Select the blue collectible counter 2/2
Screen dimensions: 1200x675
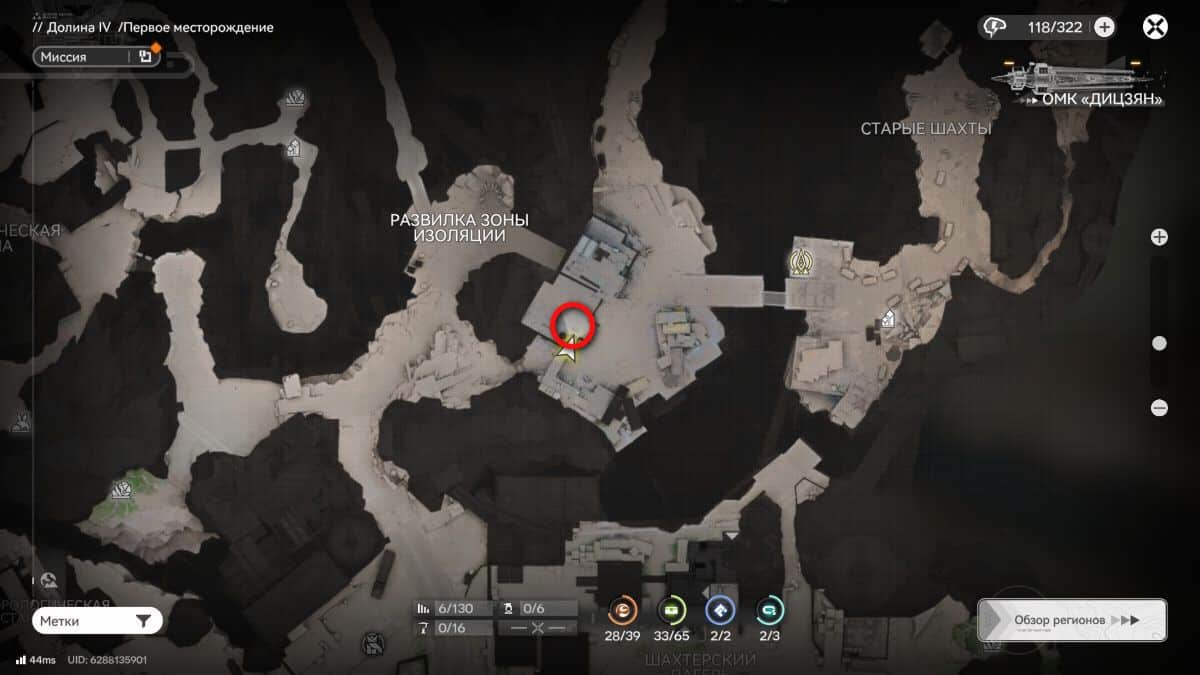click(721, 610)
